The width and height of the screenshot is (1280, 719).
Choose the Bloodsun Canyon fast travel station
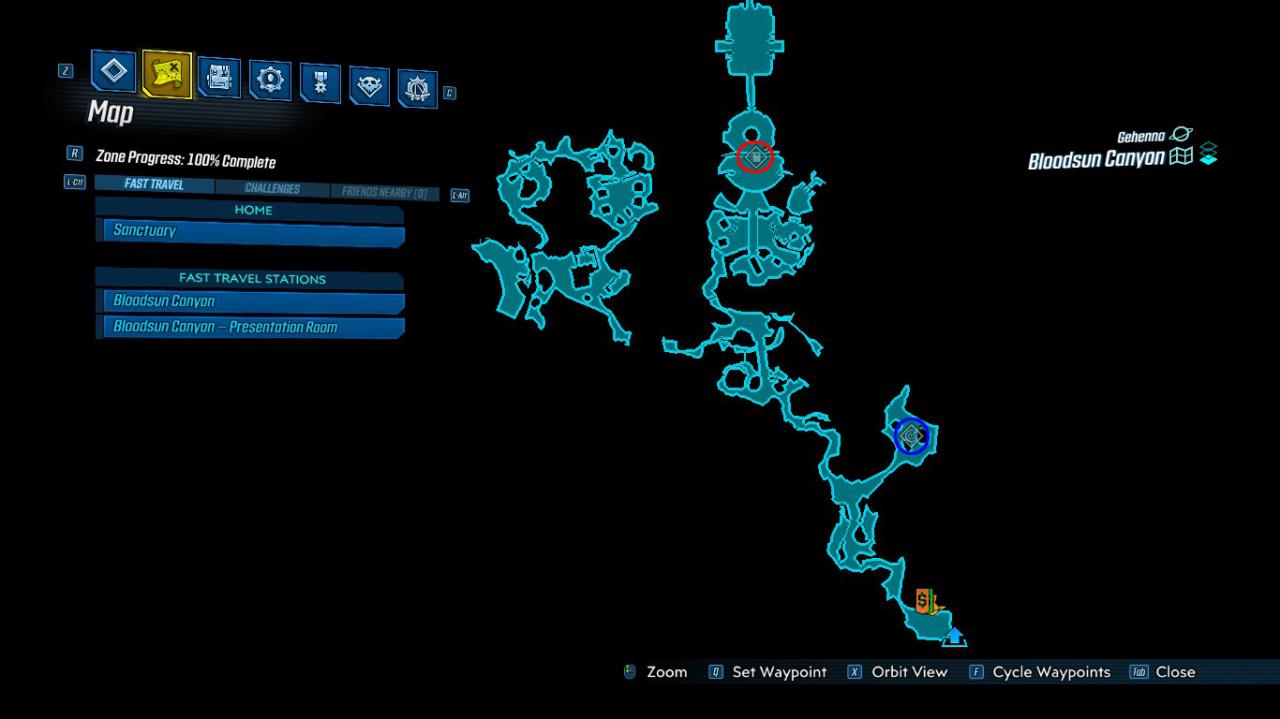[254, 301]
